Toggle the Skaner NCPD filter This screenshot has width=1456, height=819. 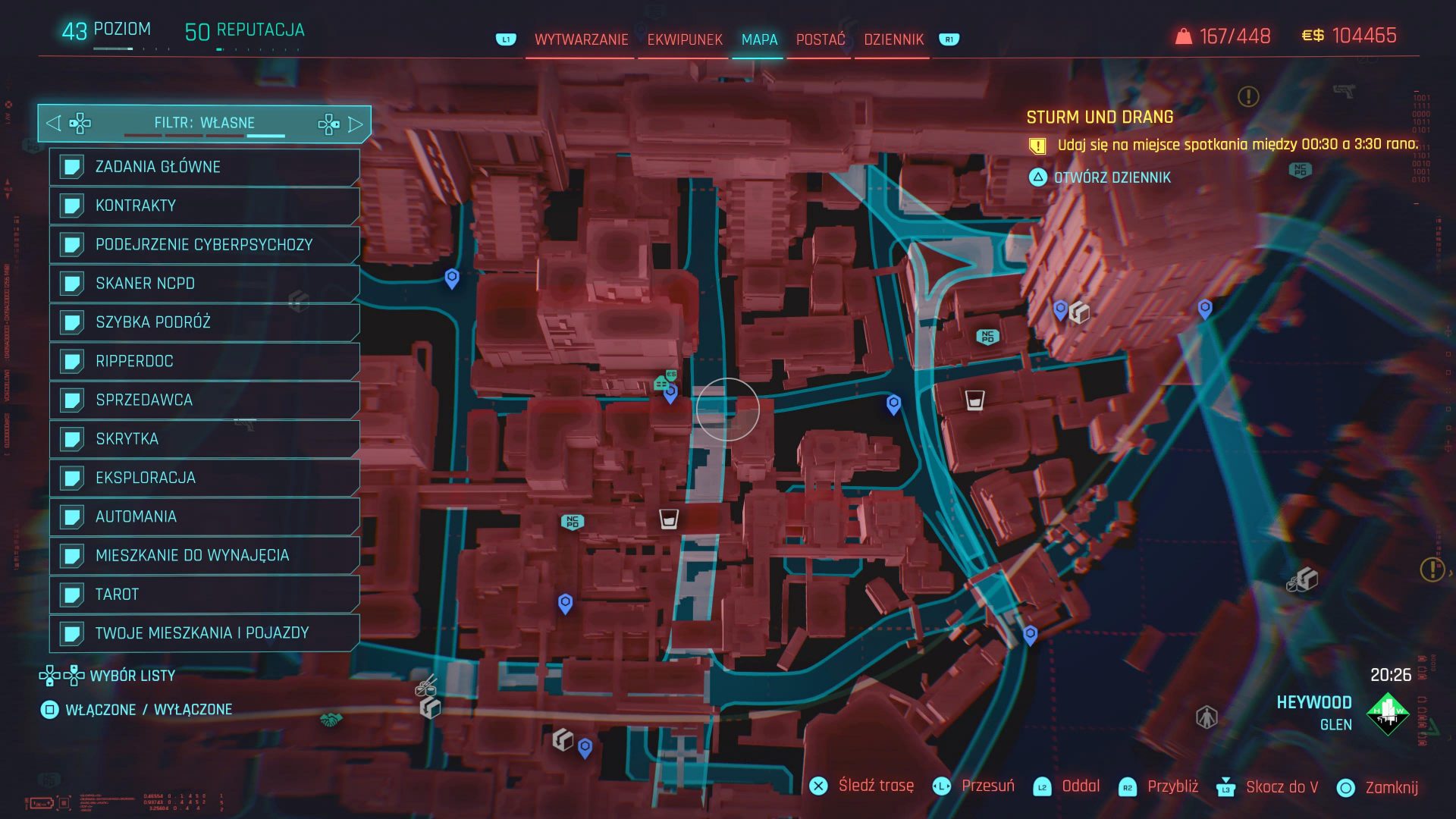(204, 284)
